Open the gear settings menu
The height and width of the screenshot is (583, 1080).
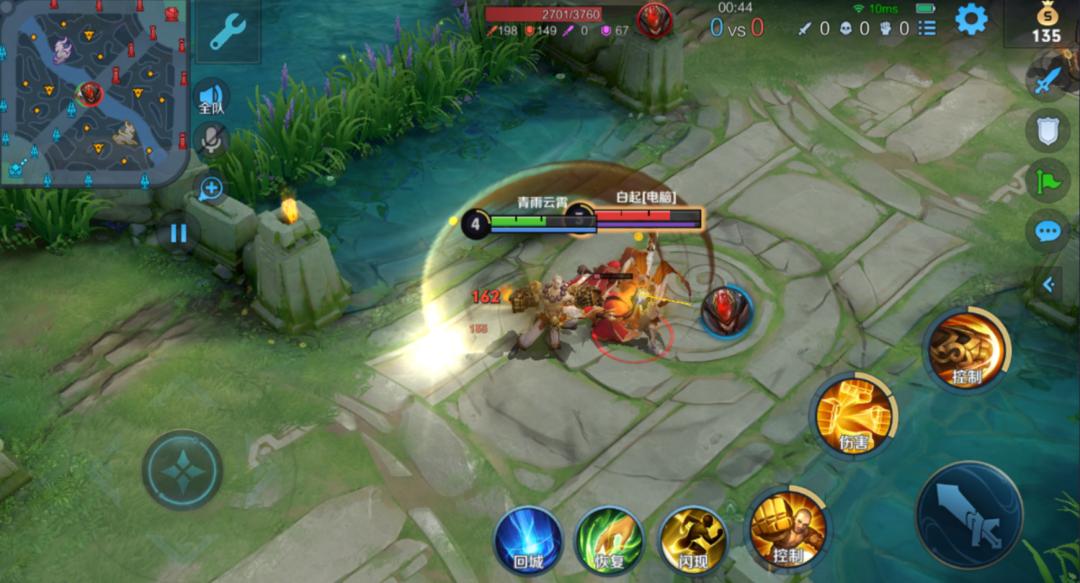point(970,19)
